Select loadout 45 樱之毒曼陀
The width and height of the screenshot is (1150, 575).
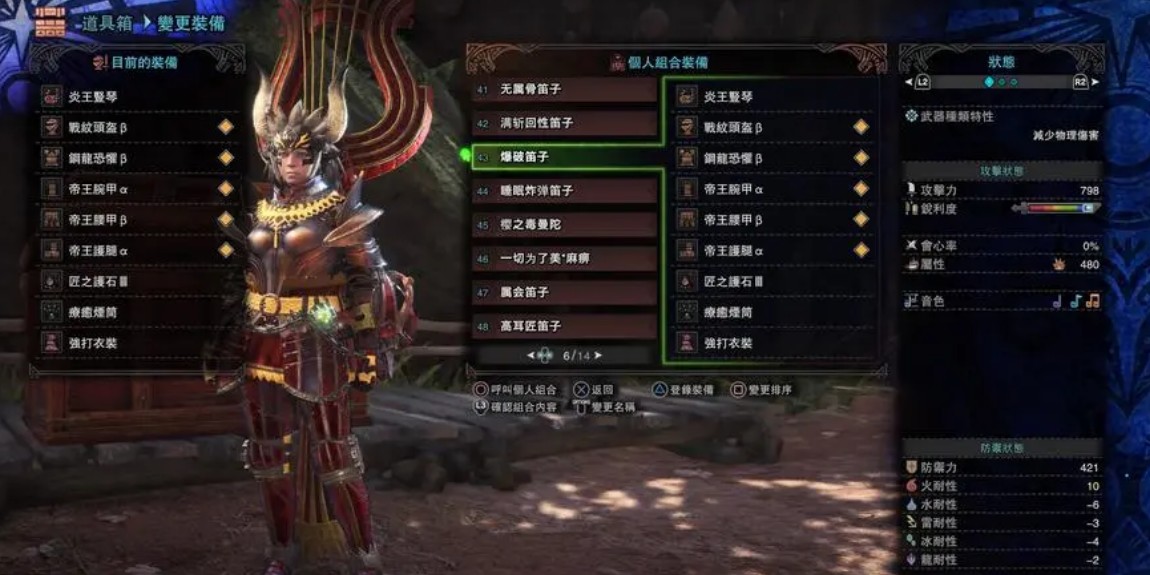[x=565, y=225]
